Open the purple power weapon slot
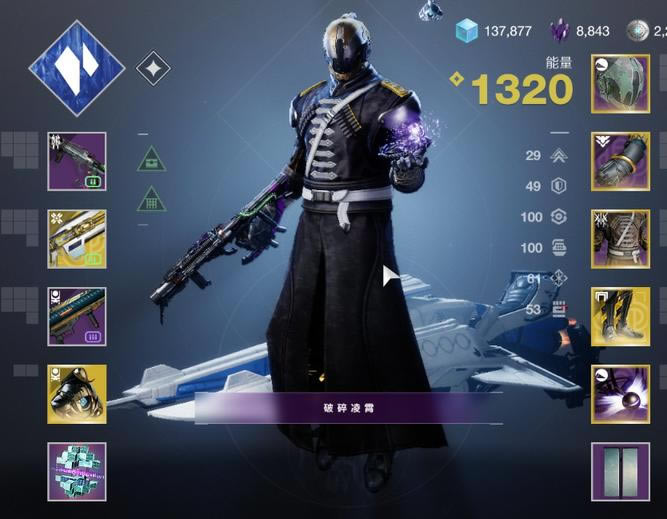Viewport: 667px width, 519px height. coord(77,316)
